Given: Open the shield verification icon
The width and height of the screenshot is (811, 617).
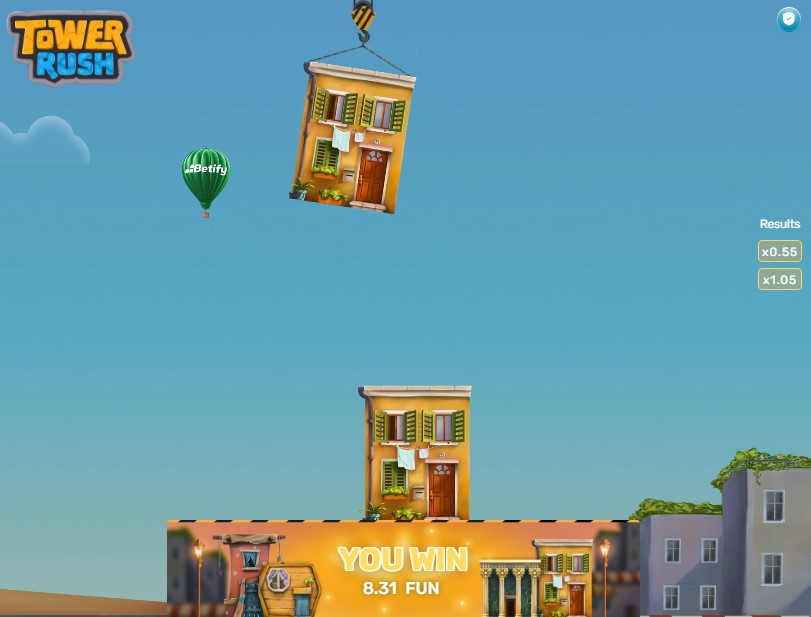Looking at the screenshot, I should [789, 19].
